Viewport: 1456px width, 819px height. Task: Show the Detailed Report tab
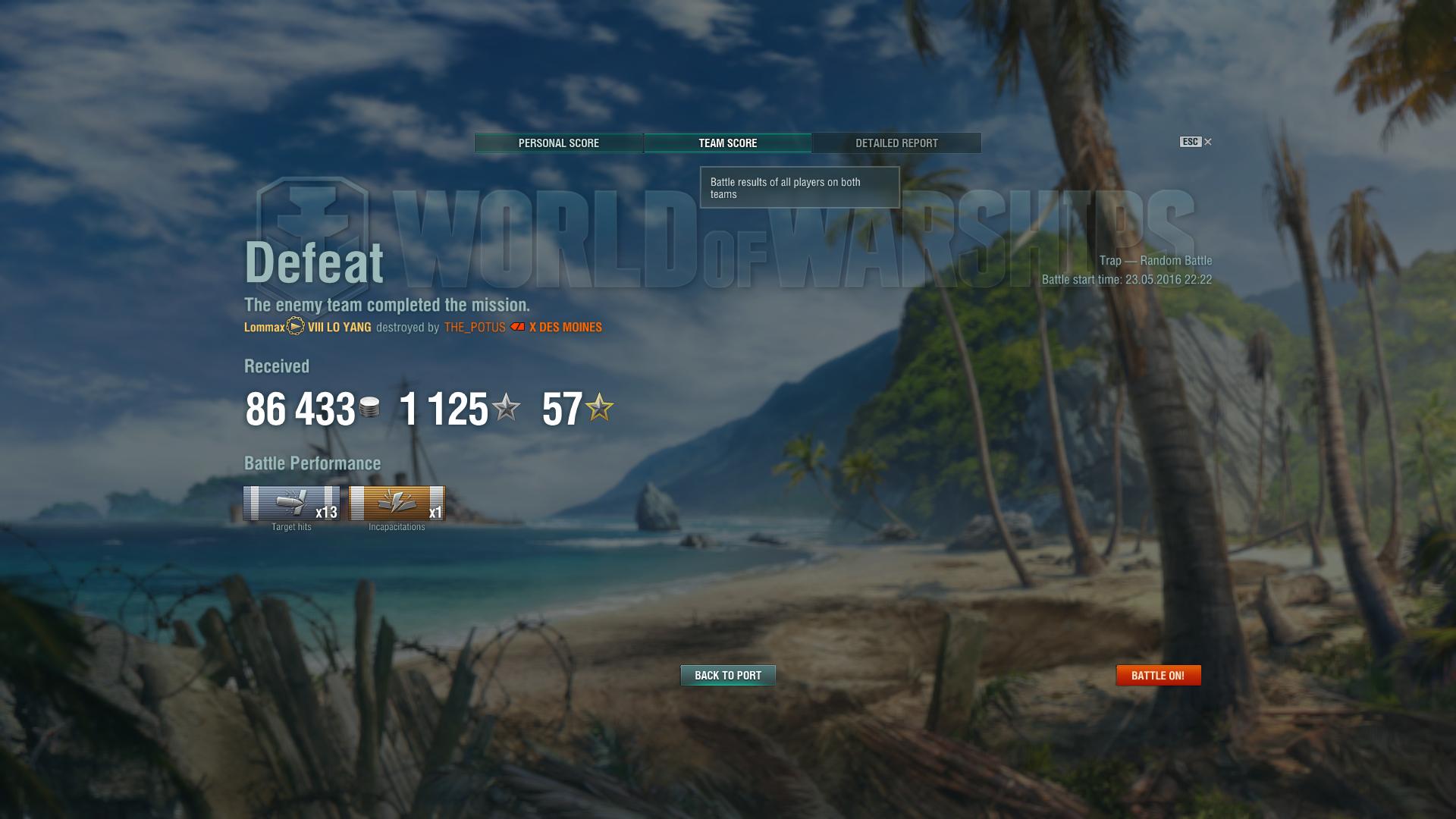point(896,143)
